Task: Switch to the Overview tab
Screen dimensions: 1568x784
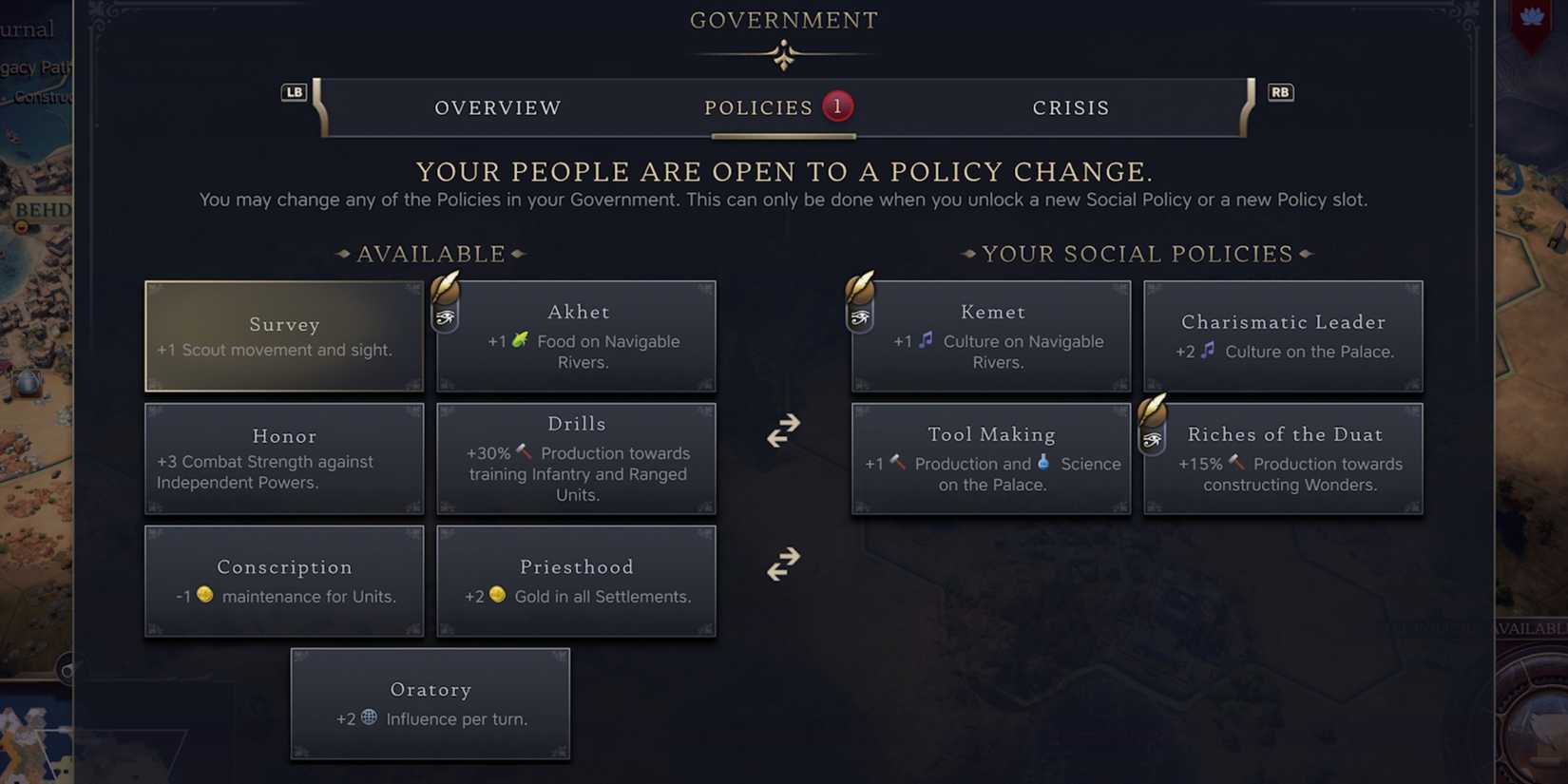Action: pos(498,107)
